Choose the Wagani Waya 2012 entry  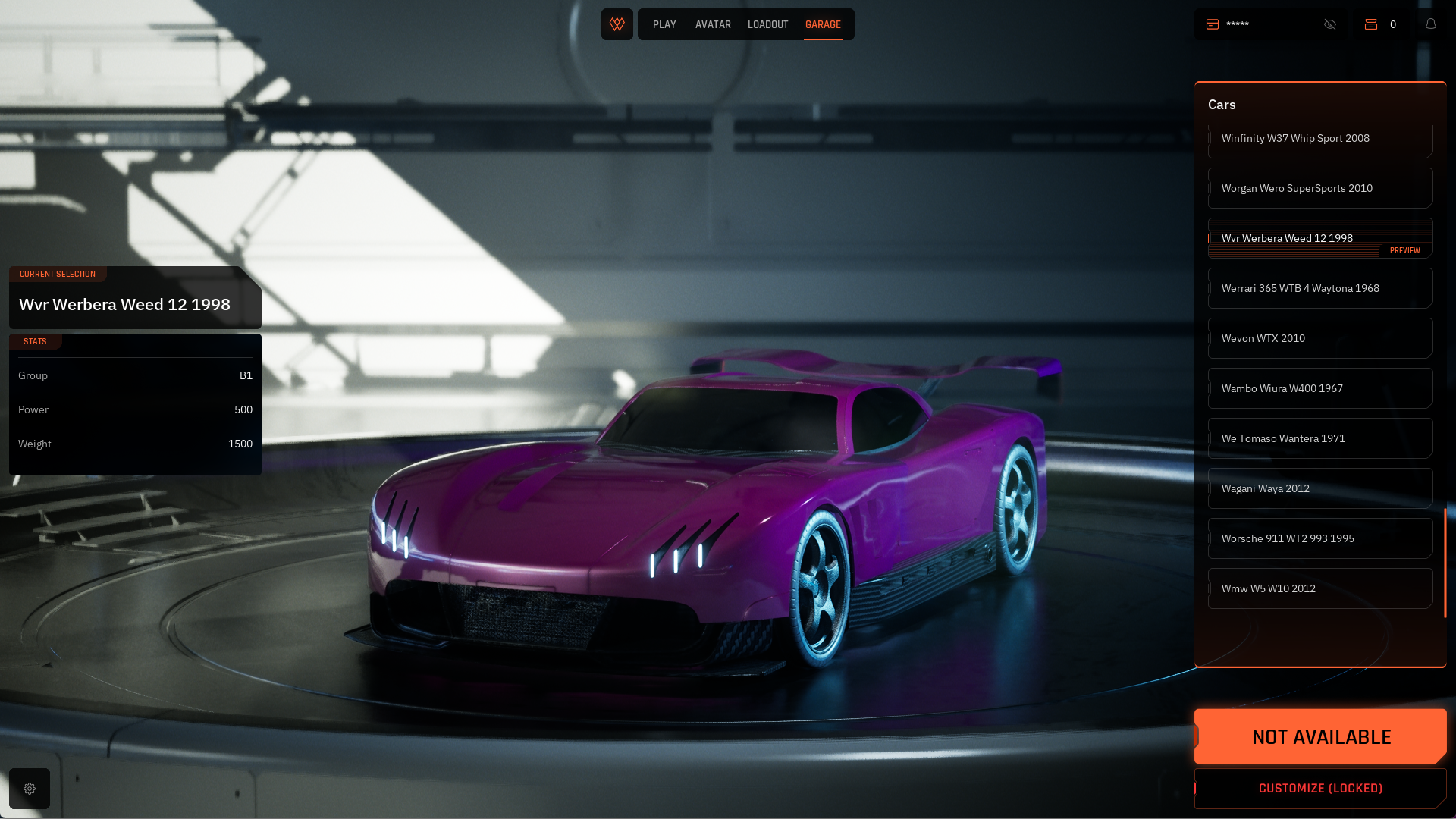click(x=1319, y=488)
